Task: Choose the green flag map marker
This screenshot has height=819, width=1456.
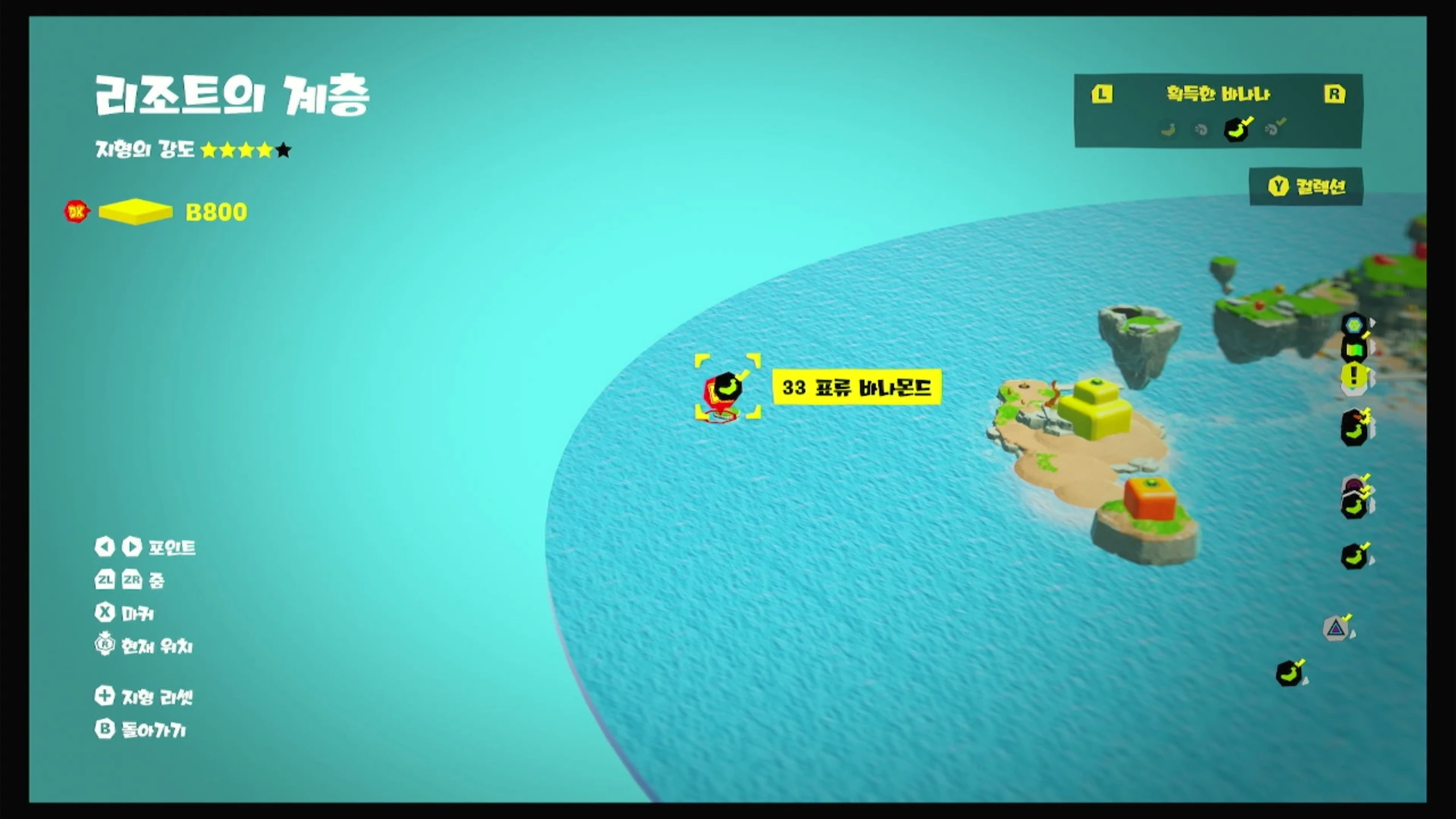Action: pyautogui.click(x=1354, y=350)
